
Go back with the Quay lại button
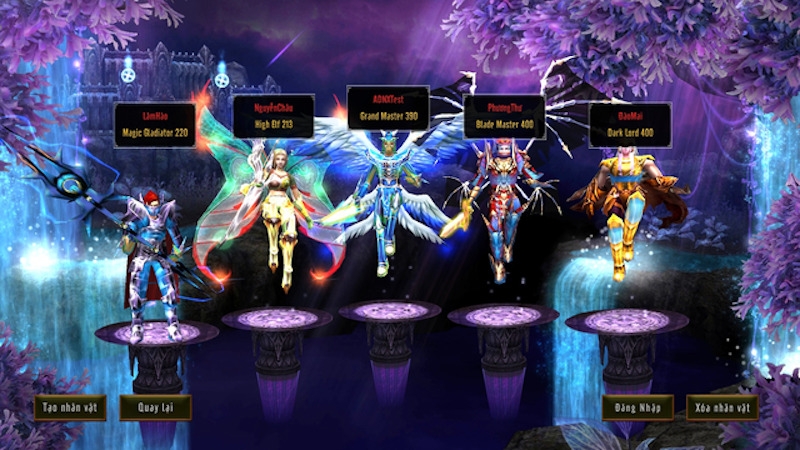coord(155,408)
